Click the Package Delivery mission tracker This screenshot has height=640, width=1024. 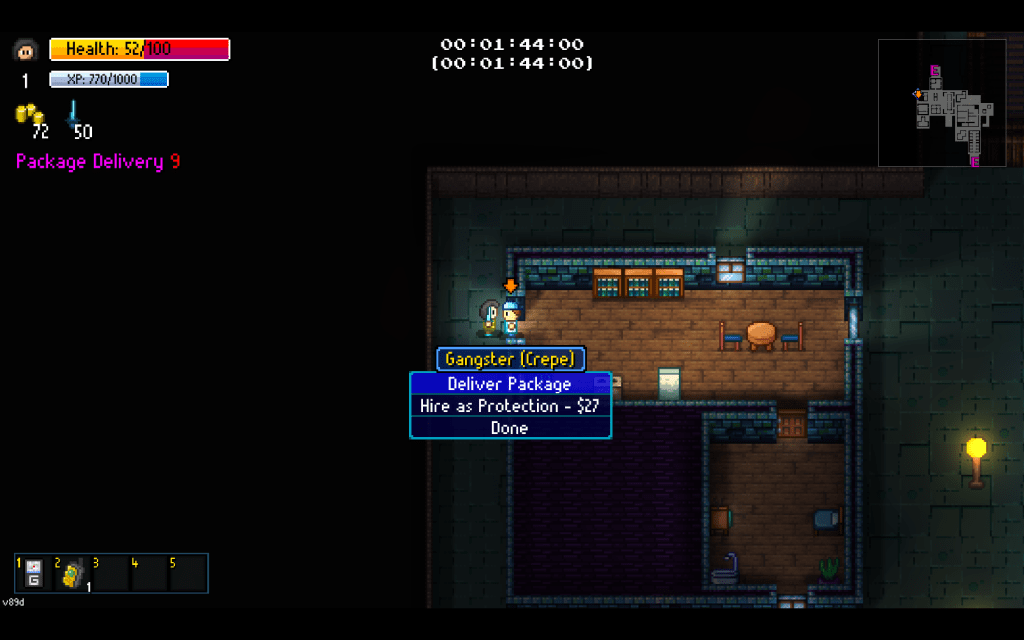(x=98, y=161)
